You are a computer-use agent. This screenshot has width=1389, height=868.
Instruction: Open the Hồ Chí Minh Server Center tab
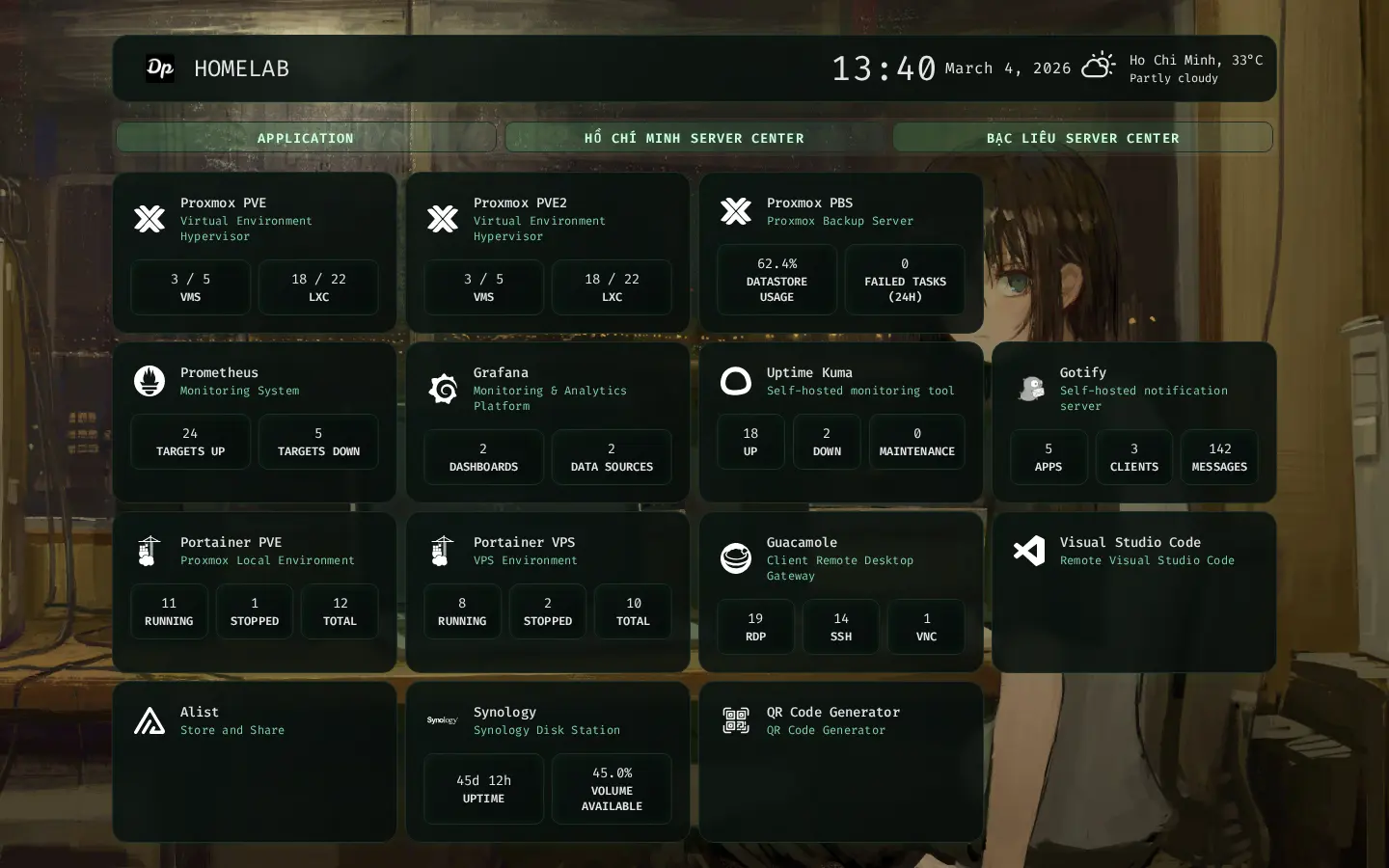pyautogui.click(x=694, y=138)
